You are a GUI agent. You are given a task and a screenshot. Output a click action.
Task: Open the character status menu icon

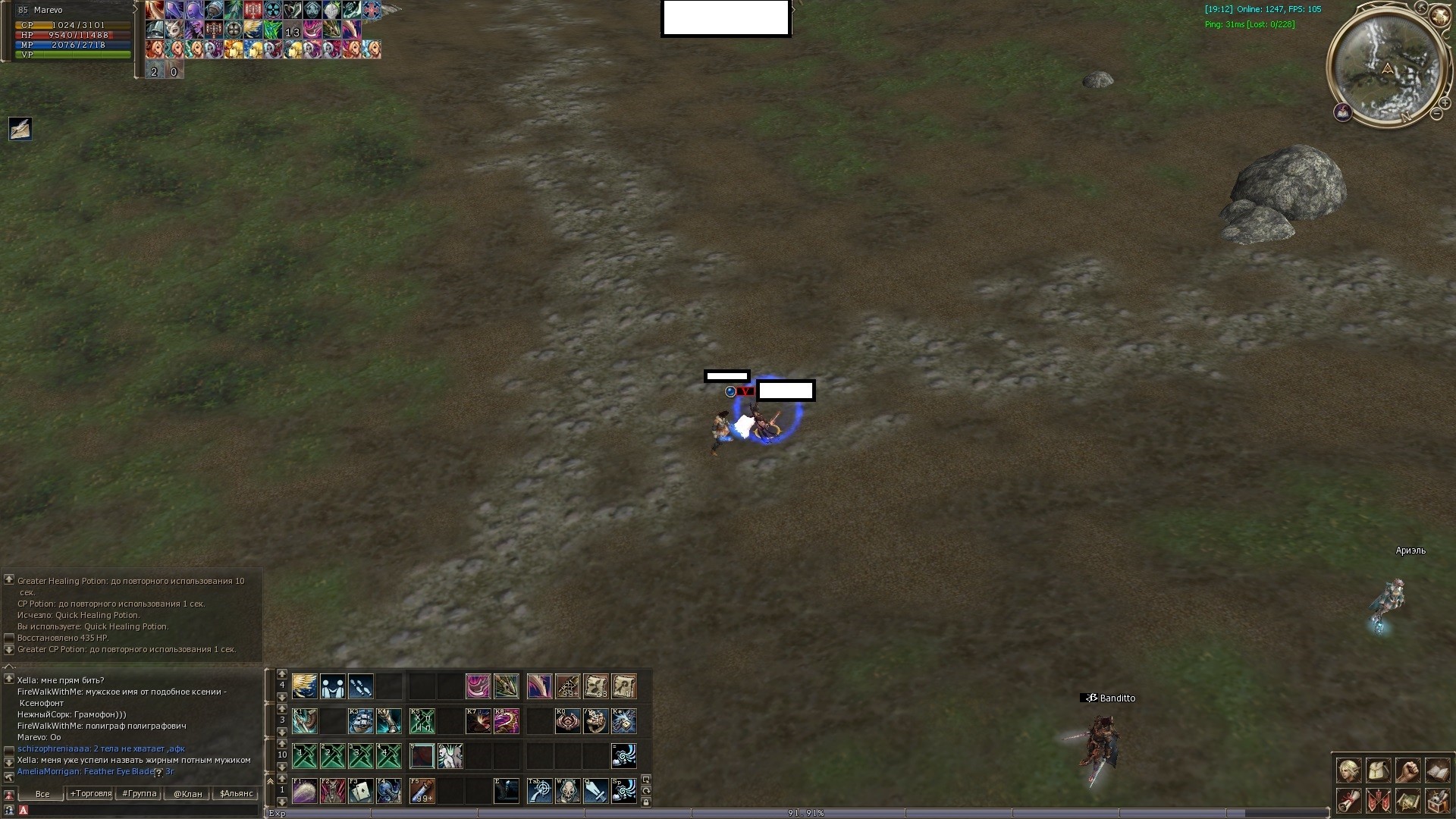[1348, 771]
